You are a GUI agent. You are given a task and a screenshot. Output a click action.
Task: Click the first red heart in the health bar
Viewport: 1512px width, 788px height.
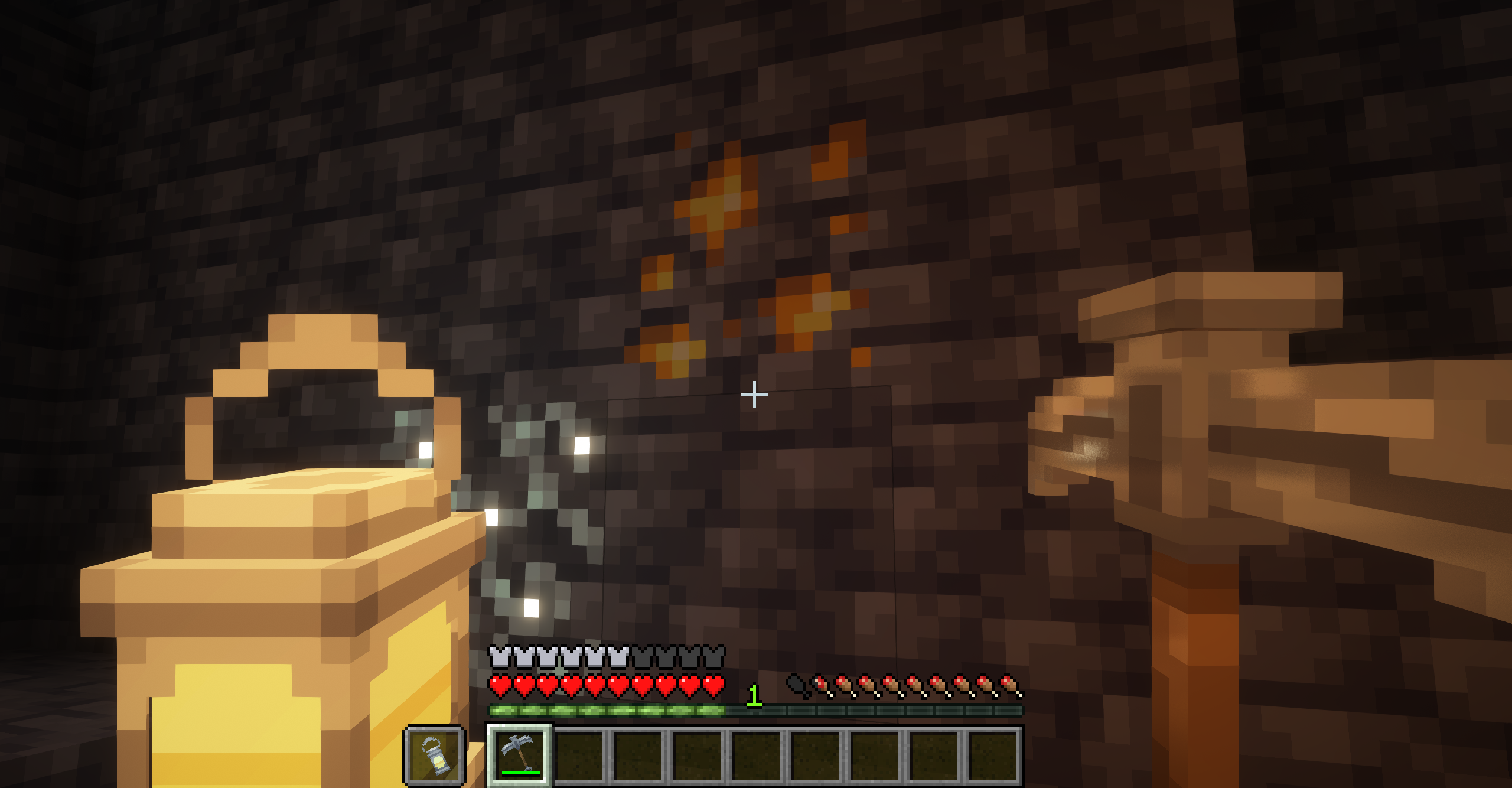501,687
